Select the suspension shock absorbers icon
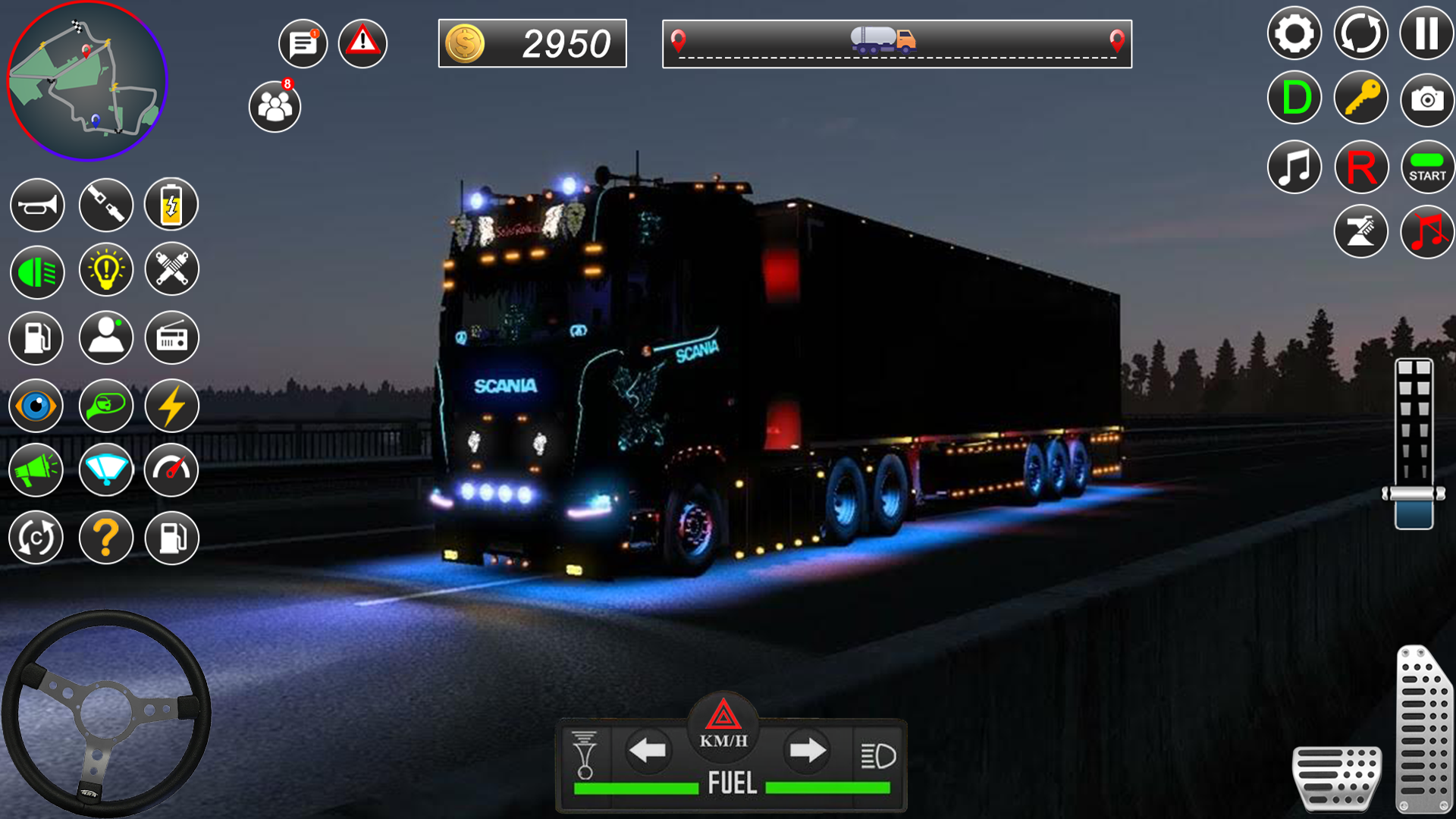The width and height of the screenshot is (1456, 819). pos(171,270)
